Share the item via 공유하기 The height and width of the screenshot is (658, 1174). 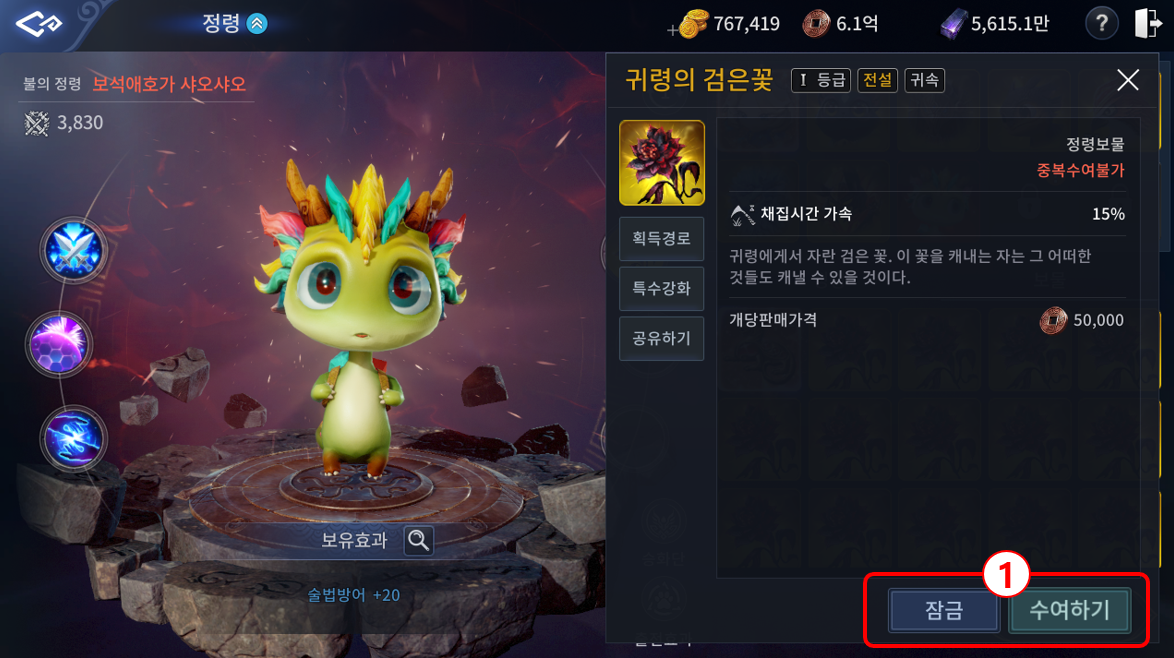point(661,338)
